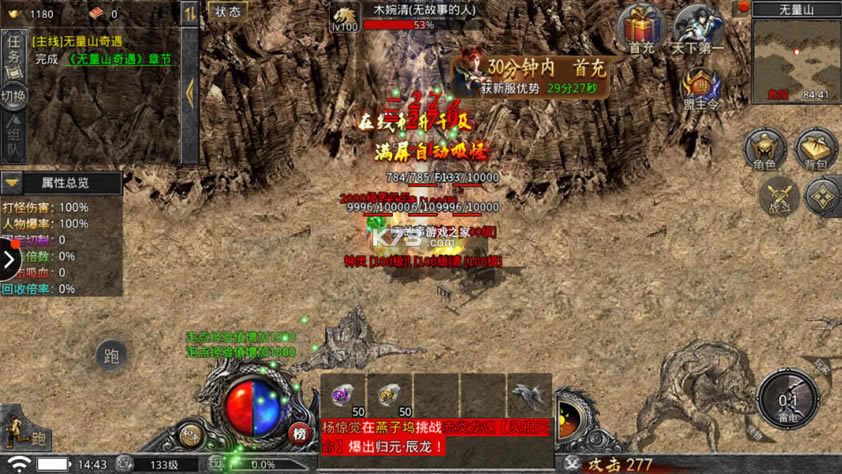The width and height of the screenshot is (842, 474).
Task: Toggle the 状态 status button
Action: 227,12
